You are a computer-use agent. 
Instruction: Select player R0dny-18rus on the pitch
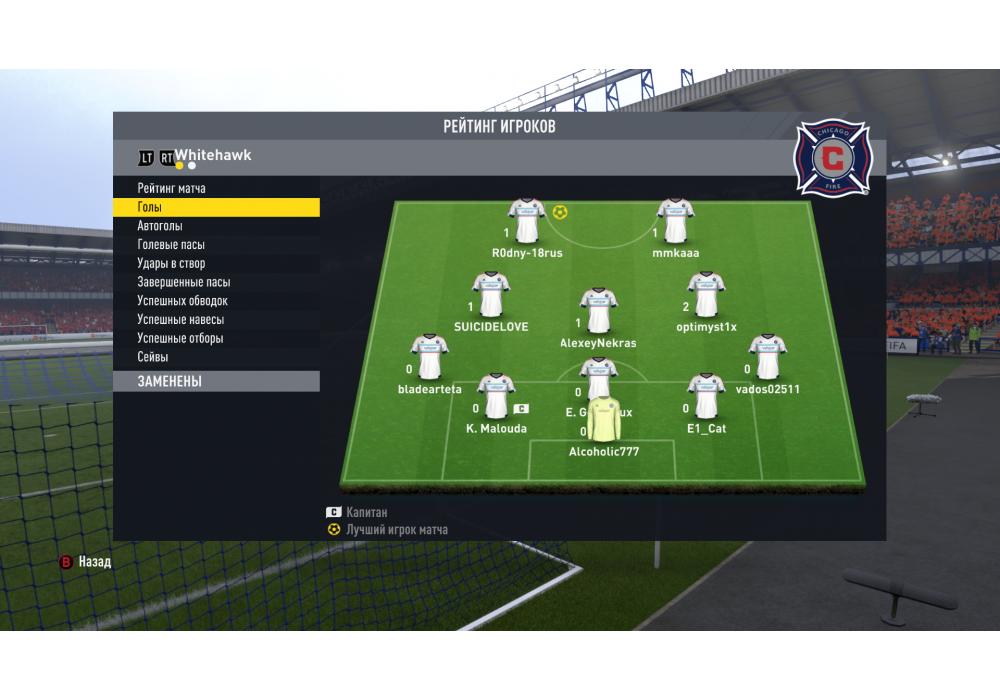pos(527,222)
